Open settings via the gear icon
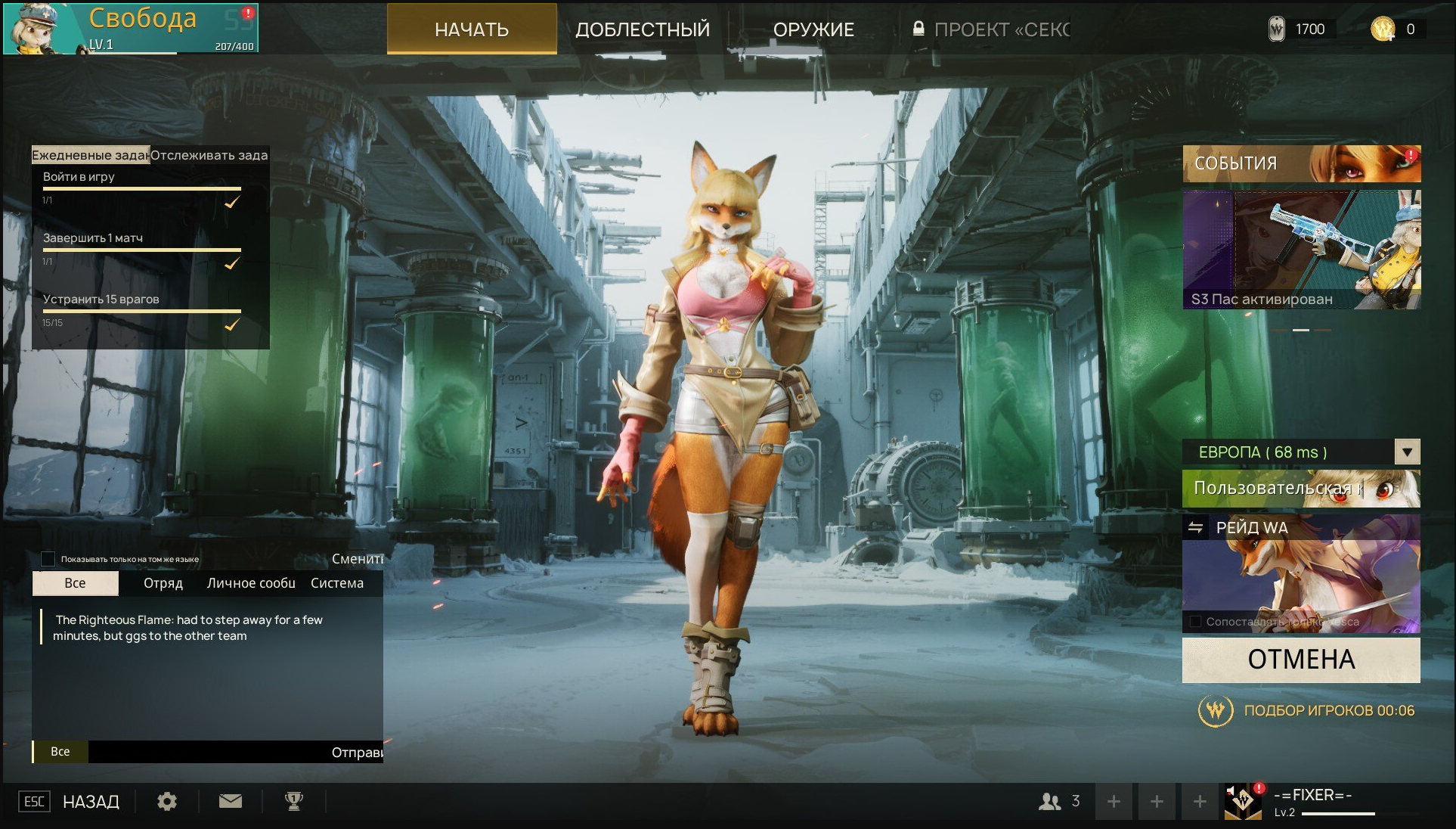 [x=167, y=801]
